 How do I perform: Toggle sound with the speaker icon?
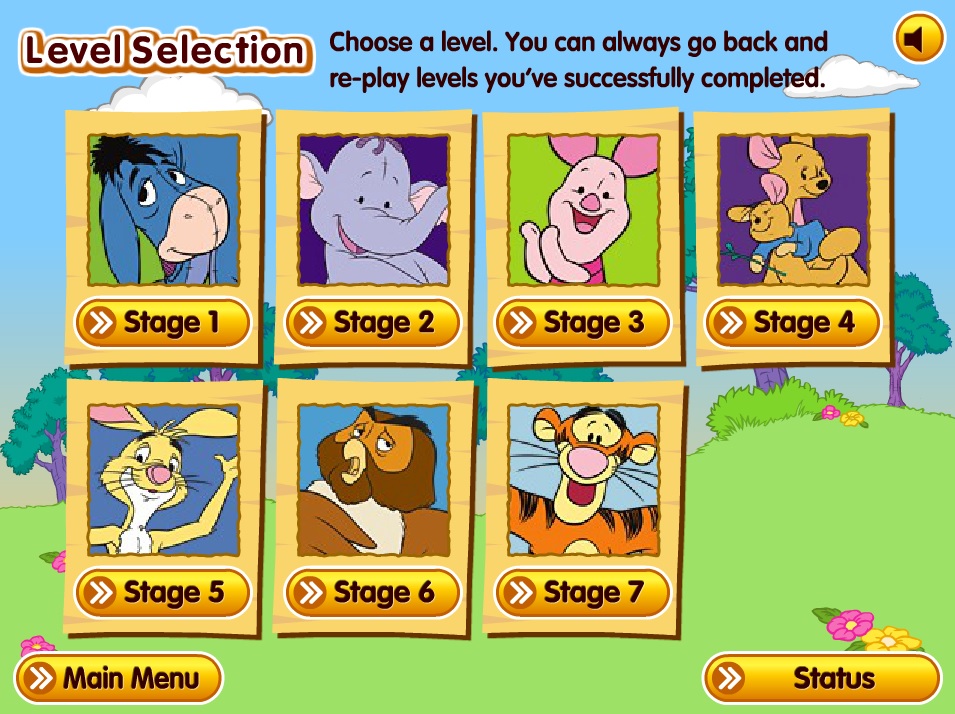tap(918, 39)
